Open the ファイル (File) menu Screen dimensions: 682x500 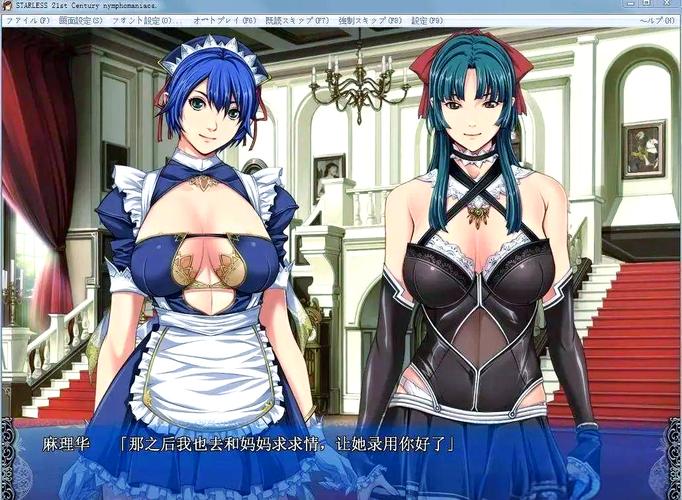point(27,20)
